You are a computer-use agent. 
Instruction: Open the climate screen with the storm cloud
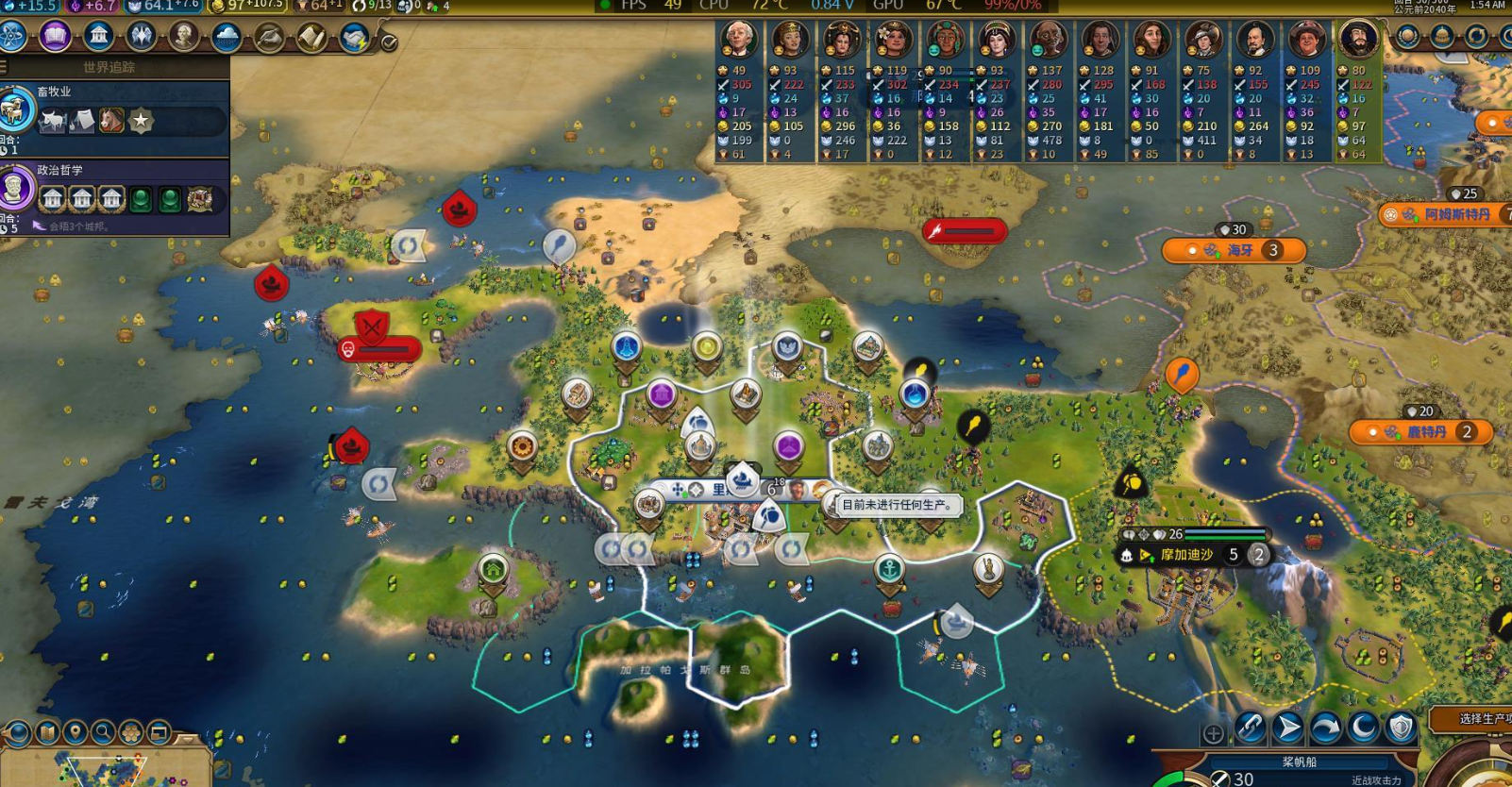pos(227,36)
